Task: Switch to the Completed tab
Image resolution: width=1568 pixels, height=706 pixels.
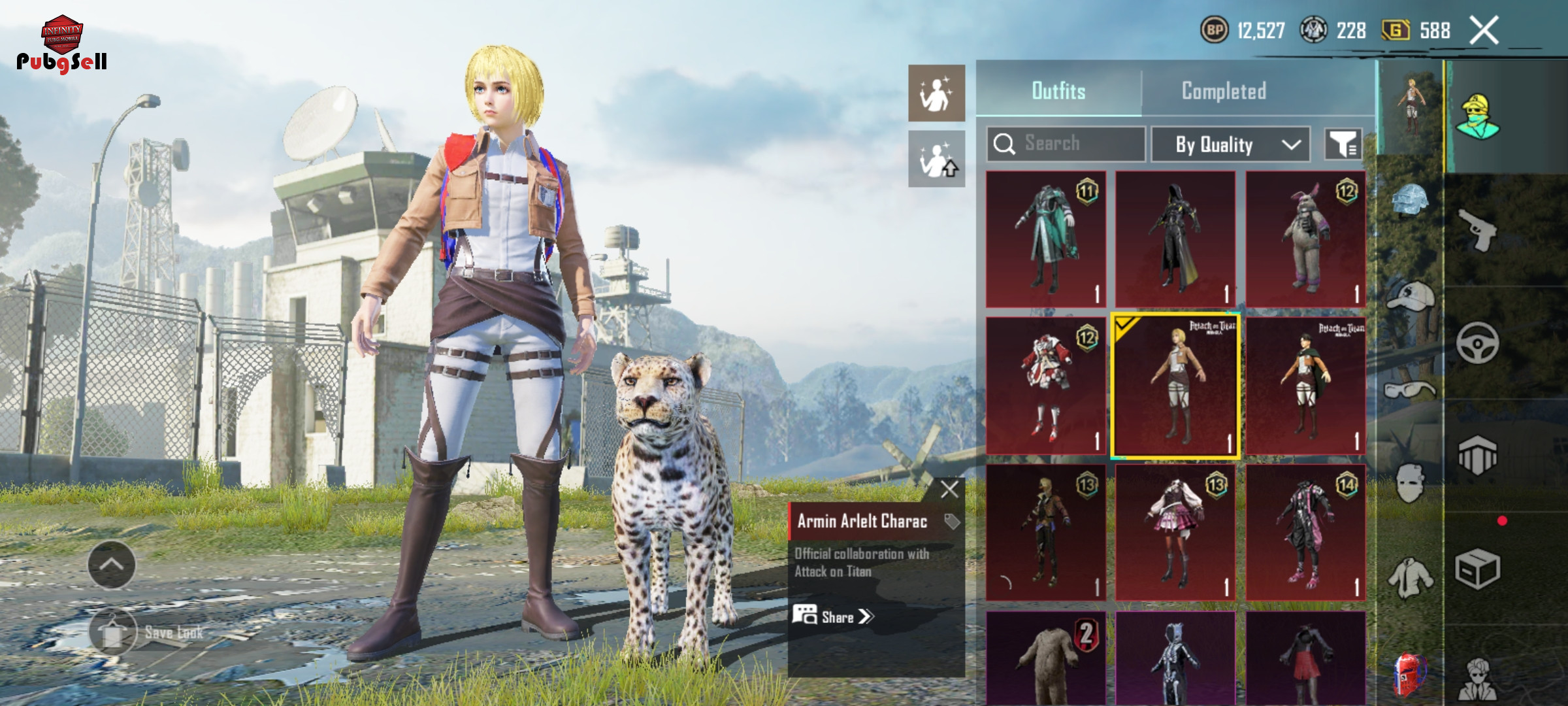Action: pos(1223,91)
